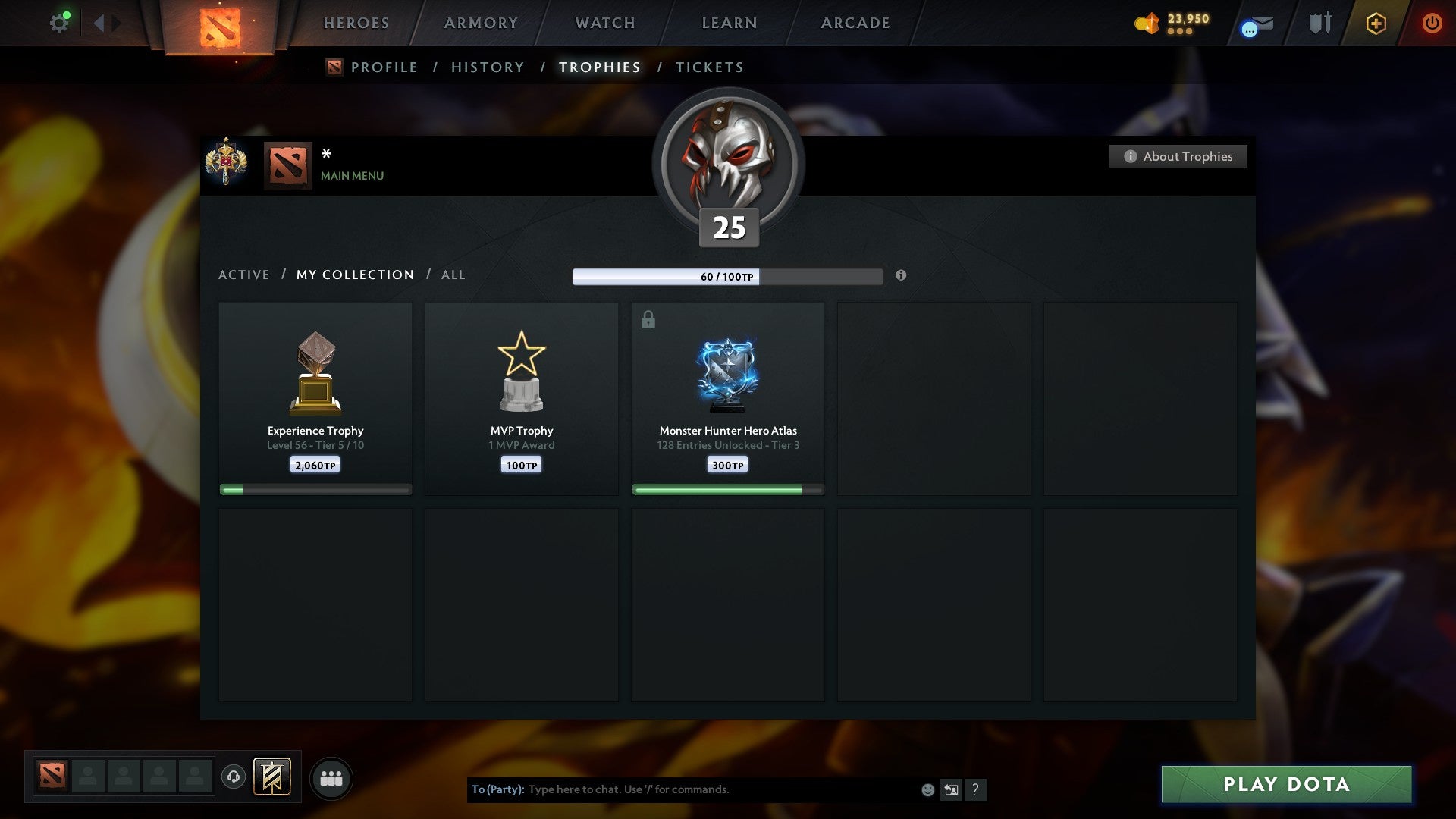Viewport: 1456px width, 819px height.
Task: Switch collection filter to ACTIVE
Action: pyautogui.click(x=244, y=275)
